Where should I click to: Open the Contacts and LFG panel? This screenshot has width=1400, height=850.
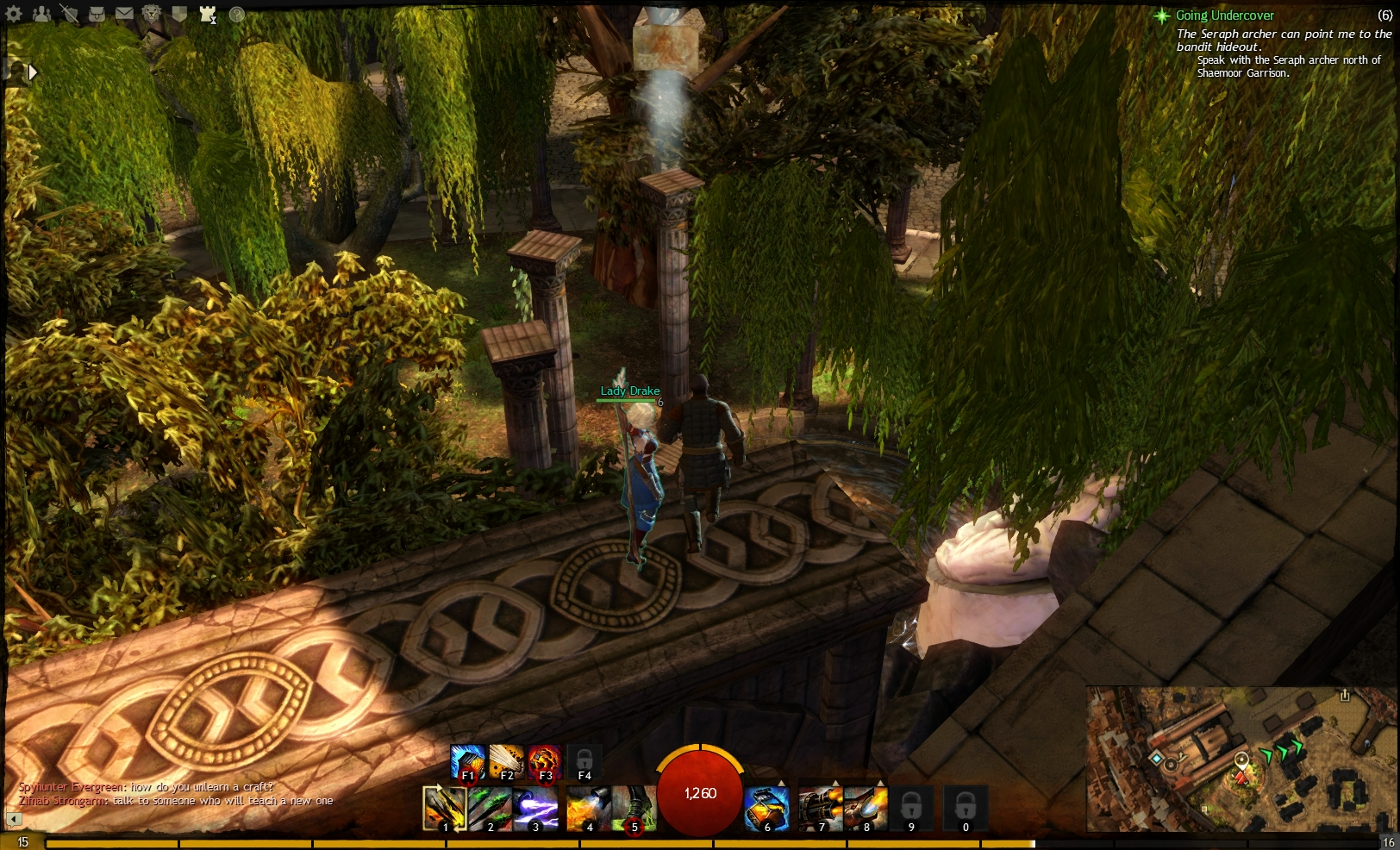[x=41, y=14]
